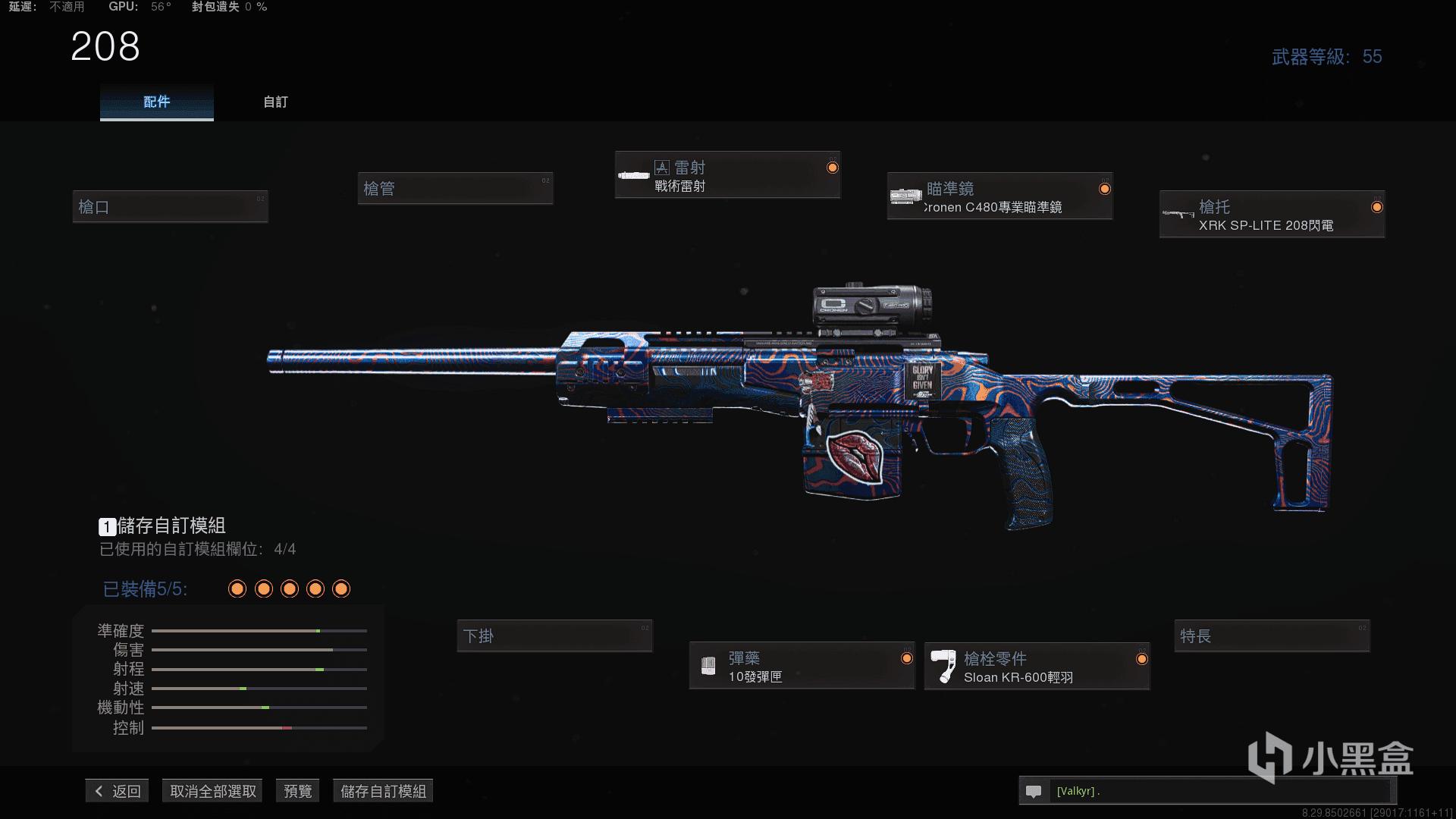This screenshot has width=1456, height=819.
Task: Click the 返回 back button
Action: point(118,791)
